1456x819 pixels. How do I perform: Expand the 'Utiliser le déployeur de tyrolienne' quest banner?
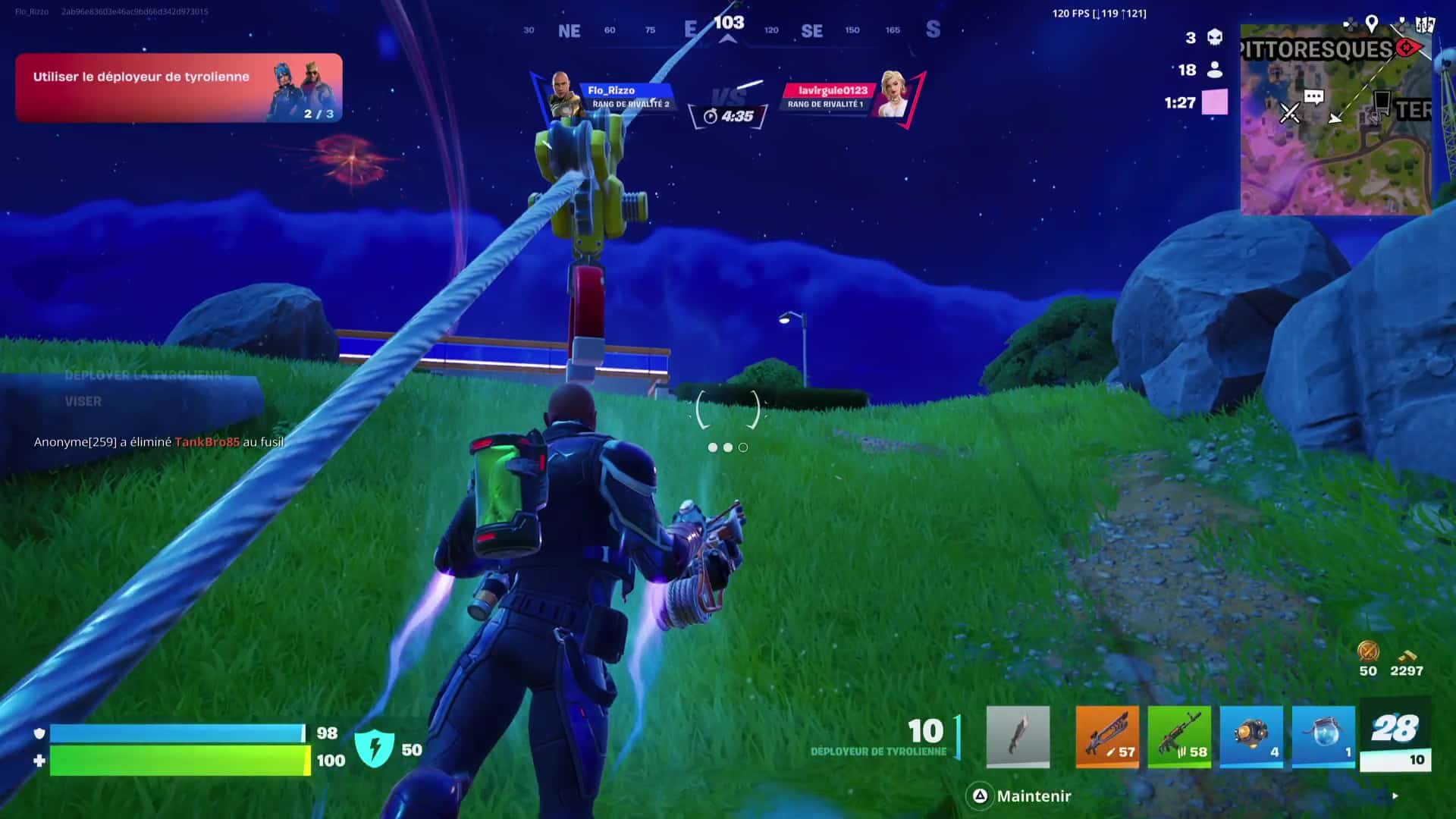[x=178, y=87]
